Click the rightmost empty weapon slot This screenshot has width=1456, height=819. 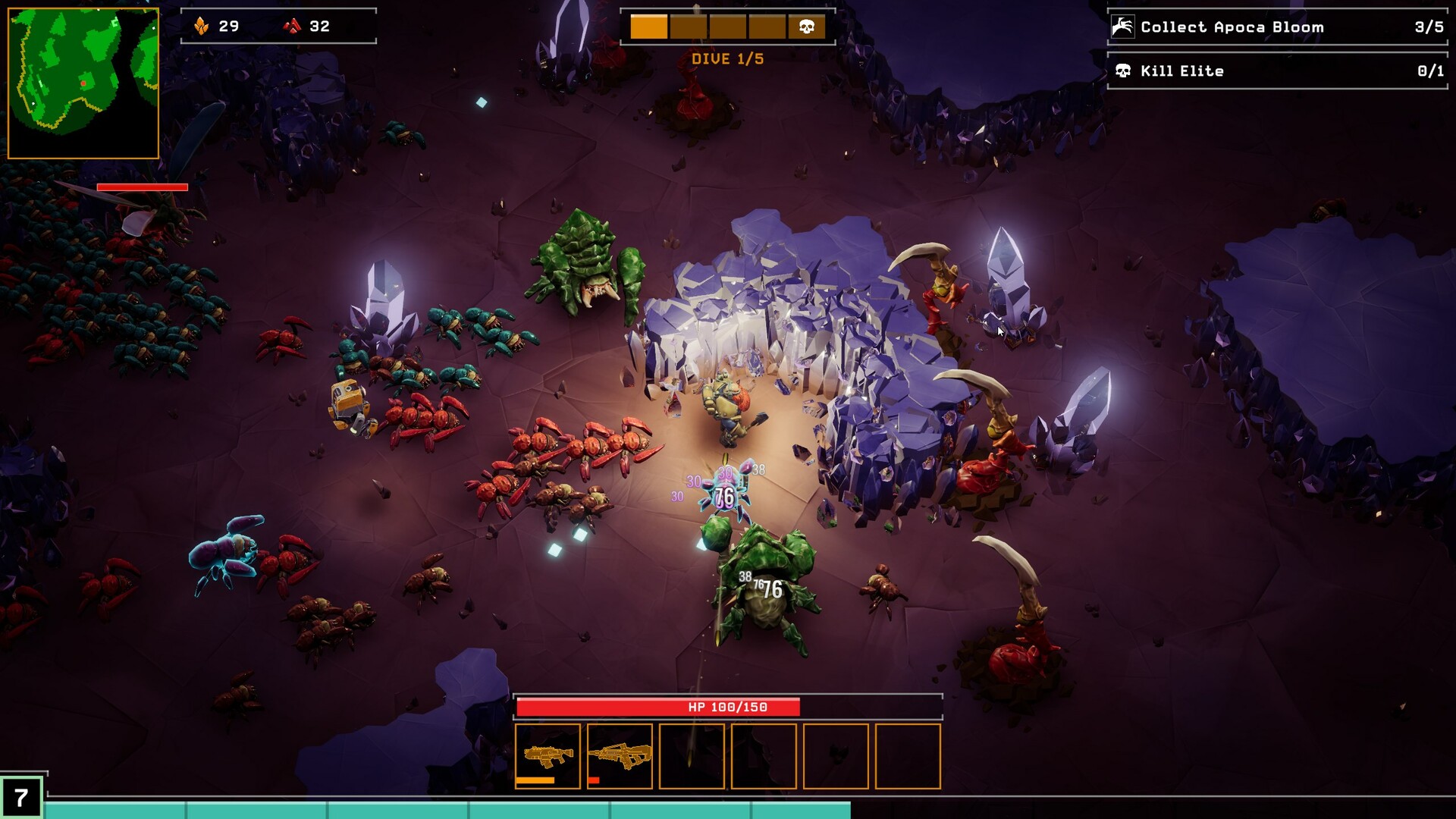(907, 756)
